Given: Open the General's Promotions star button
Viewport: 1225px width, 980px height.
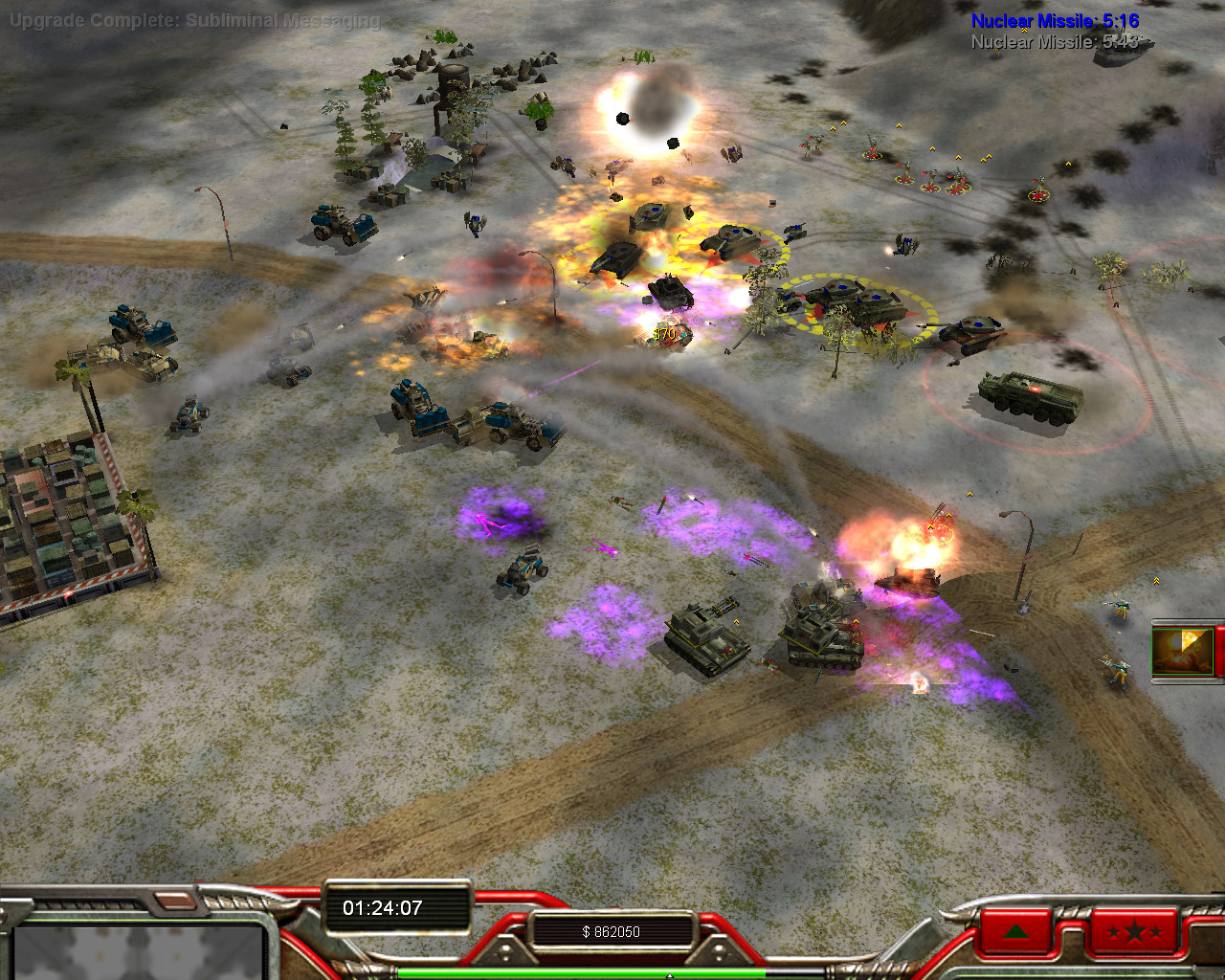Looking at the screenshot, I should [x=1133, y=932].
